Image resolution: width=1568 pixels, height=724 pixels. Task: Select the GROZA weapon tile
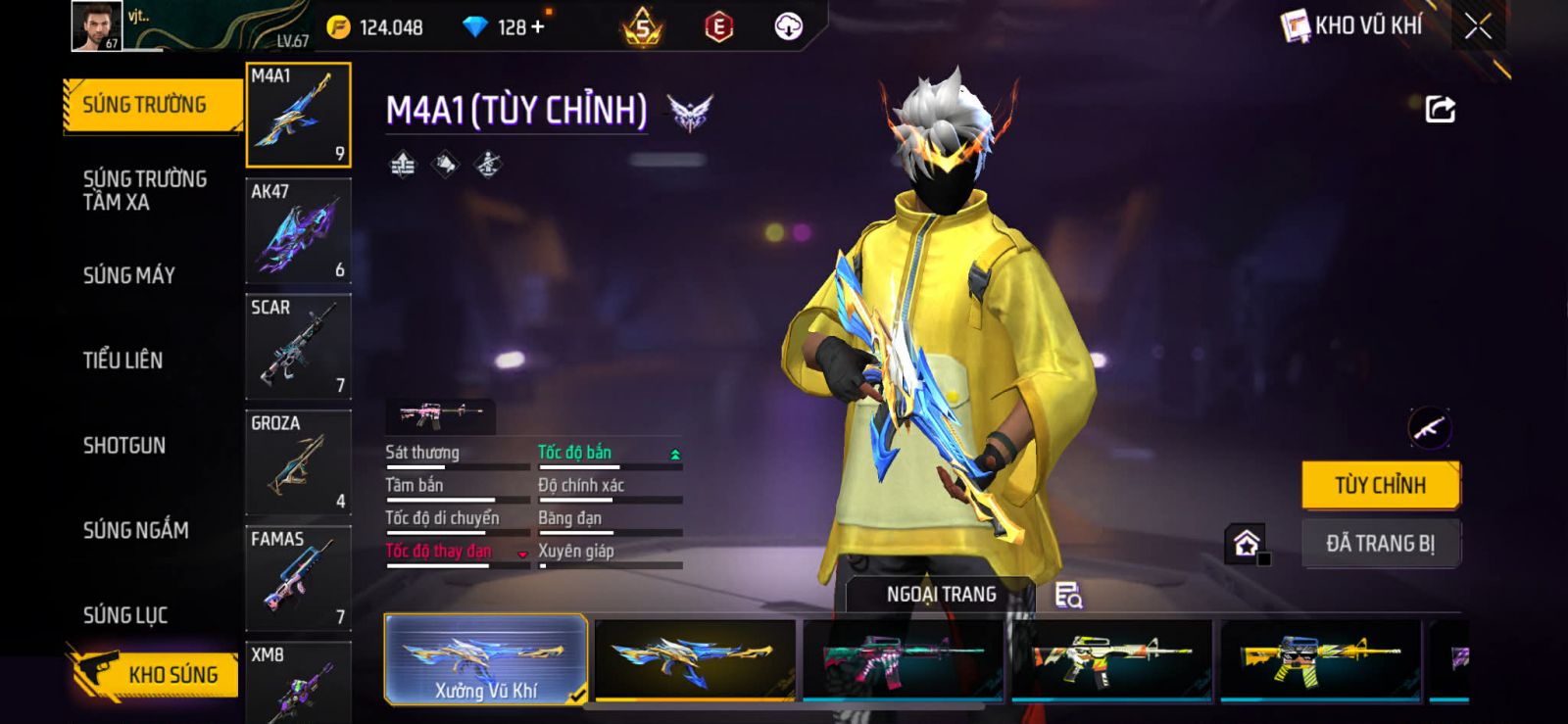pos(298,462)
